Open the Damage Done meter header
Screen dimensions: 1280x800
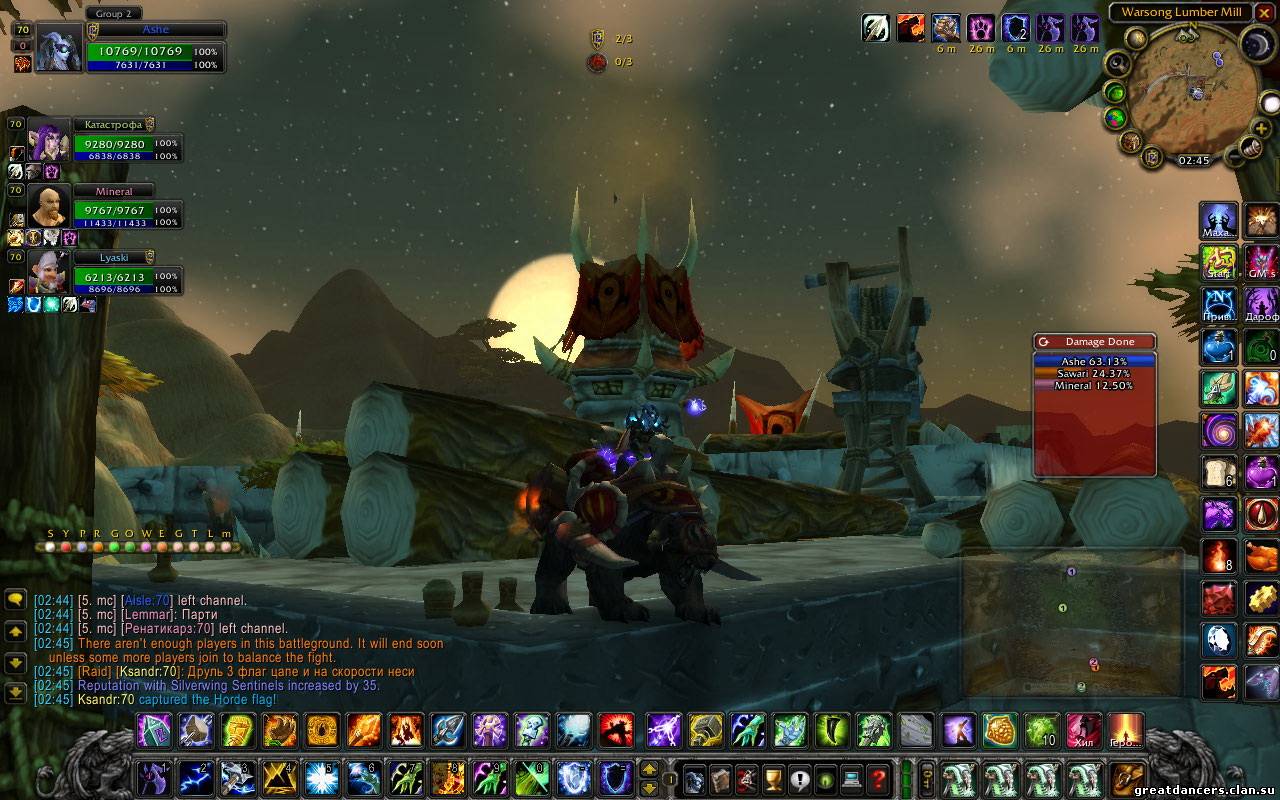click(x=1095, y=342)
